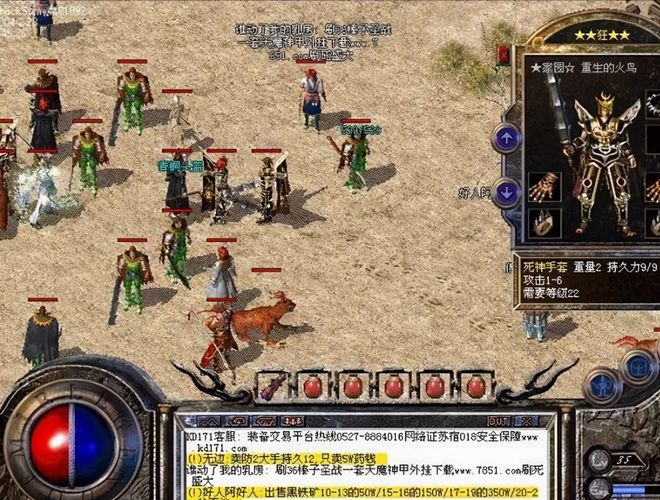
Task: Click the OUT button above the chat
Action: tap(500, 423)
